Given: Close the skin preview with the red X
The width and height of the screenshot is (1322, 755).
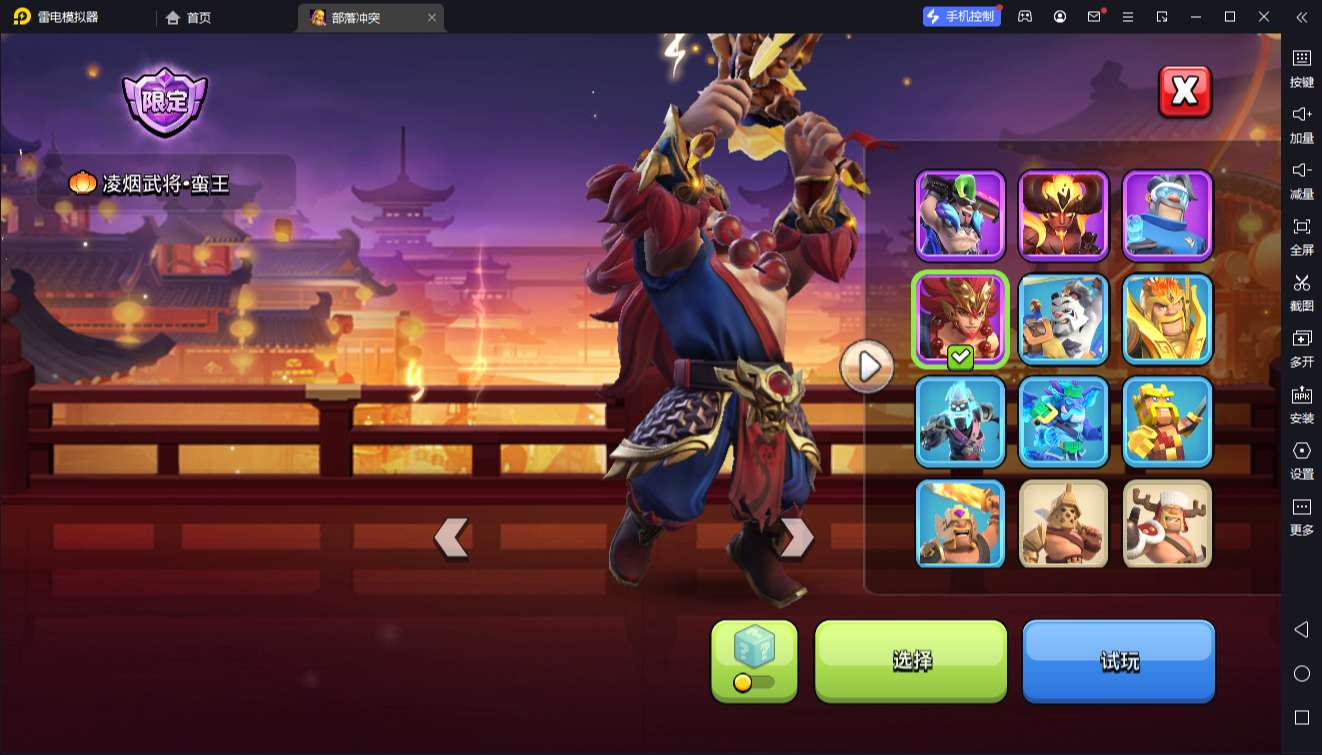Looking at the screenshot, I should 1185,92.
